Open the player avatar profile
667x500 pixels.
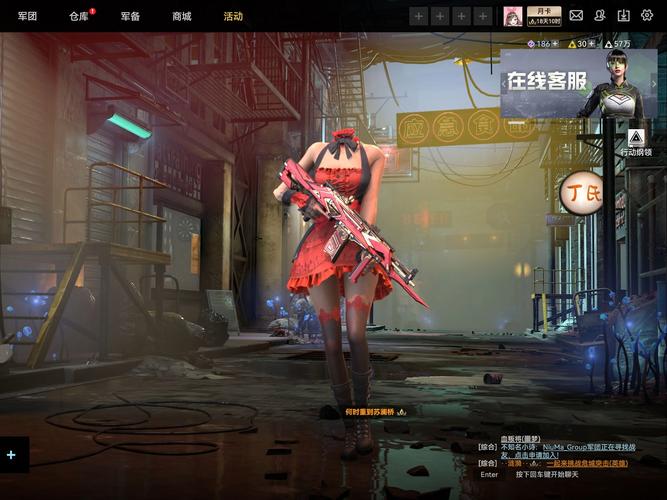[512, 16]
